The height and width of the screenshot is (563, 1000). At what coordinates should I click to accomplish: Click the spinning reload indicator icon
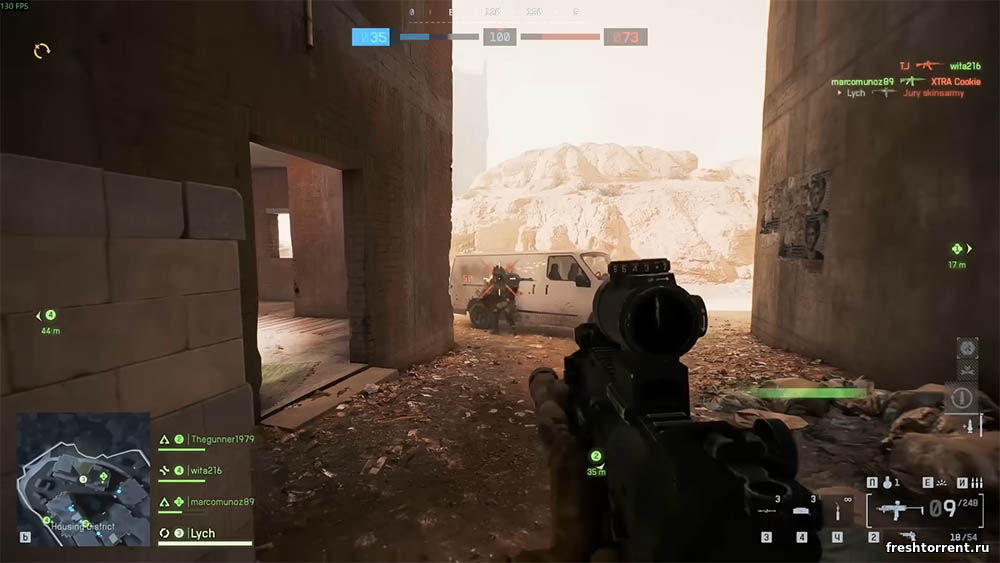42,50
